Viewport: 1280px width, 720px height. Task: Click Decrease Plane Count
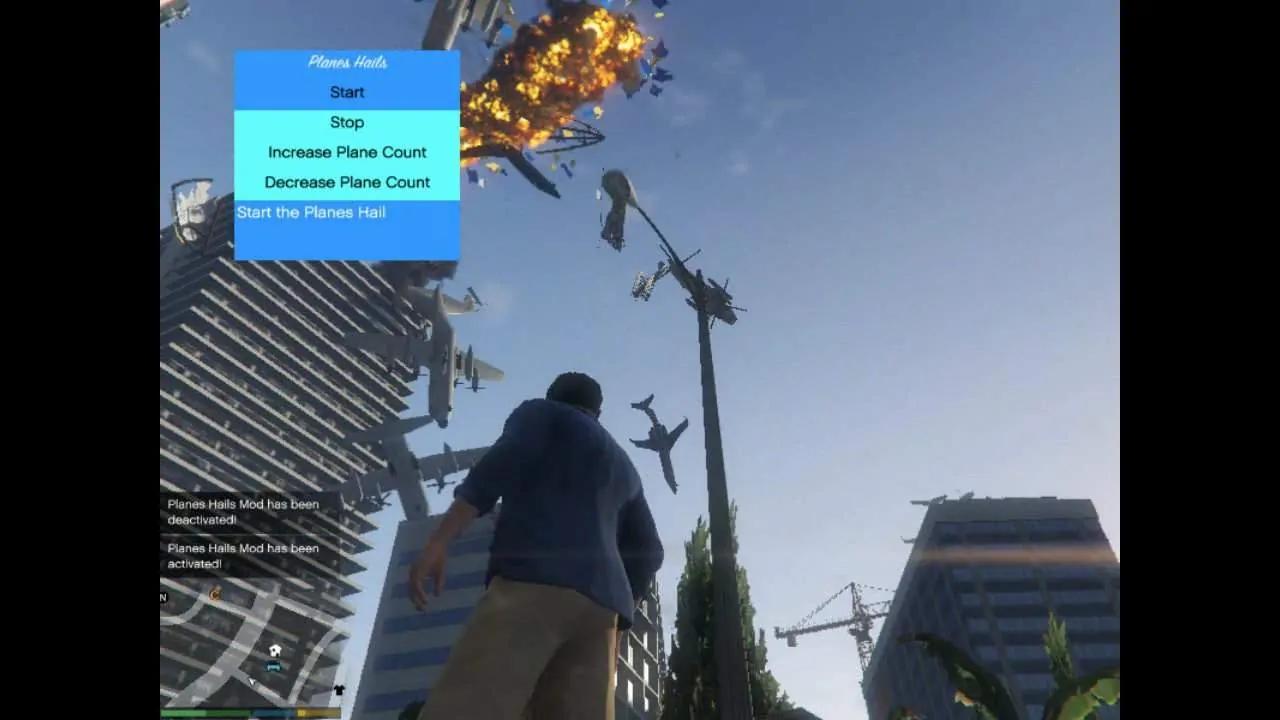pos(346,182)
